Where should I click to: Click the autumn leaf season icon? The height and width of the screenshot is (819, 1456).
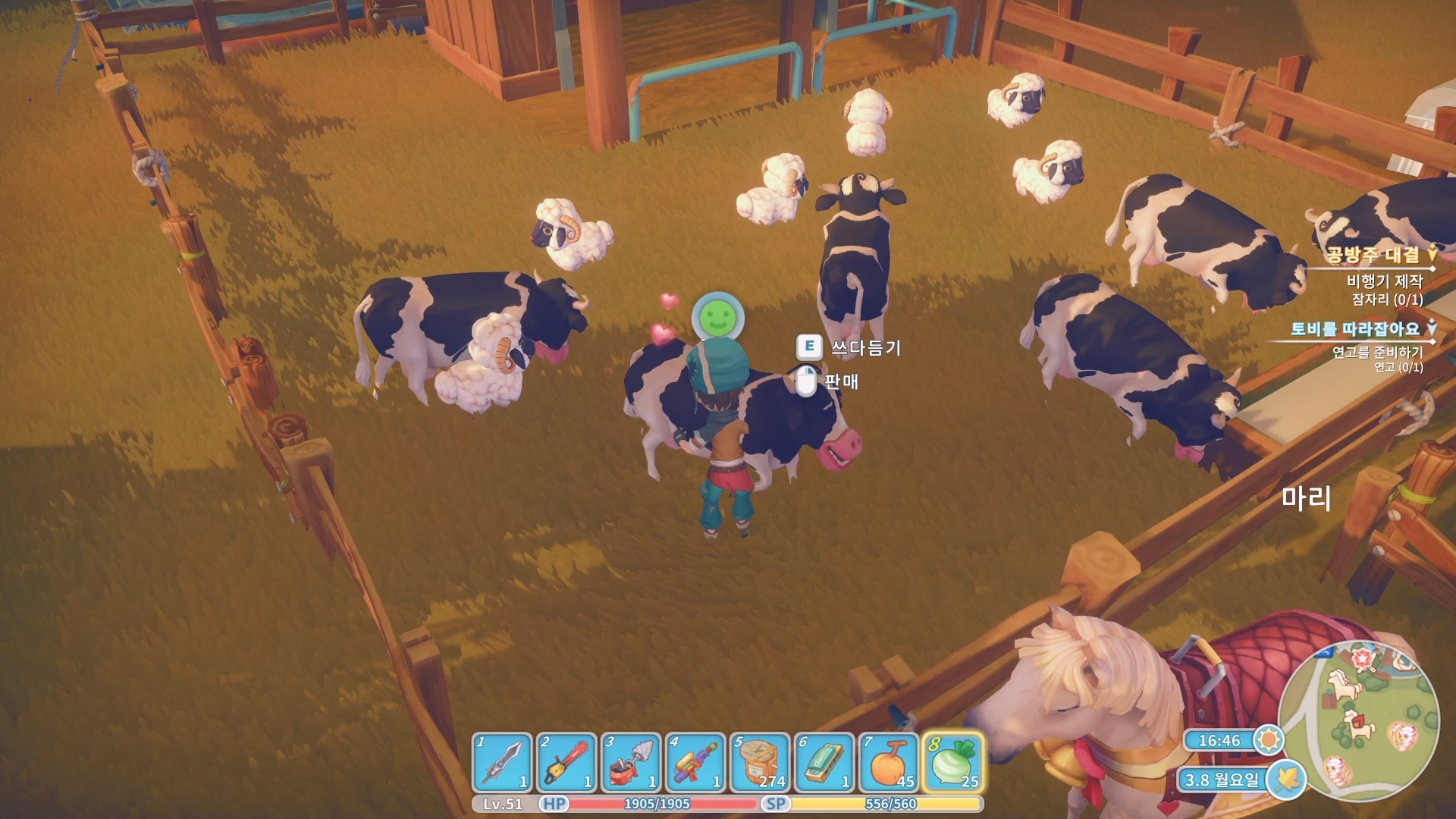click(x=1287, y=779)
